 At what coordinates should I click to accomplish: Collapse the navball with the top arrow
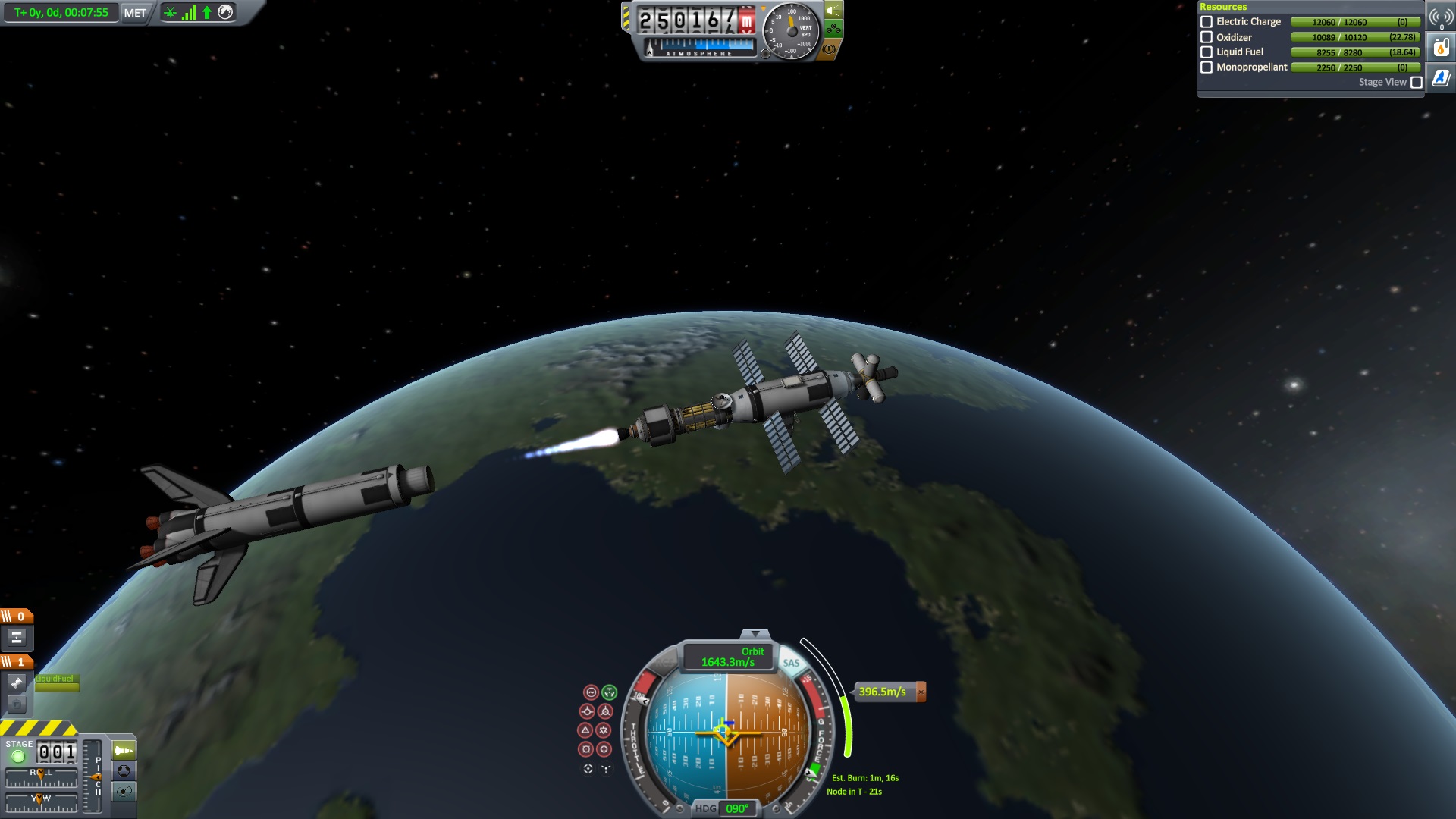pos(755,633)
